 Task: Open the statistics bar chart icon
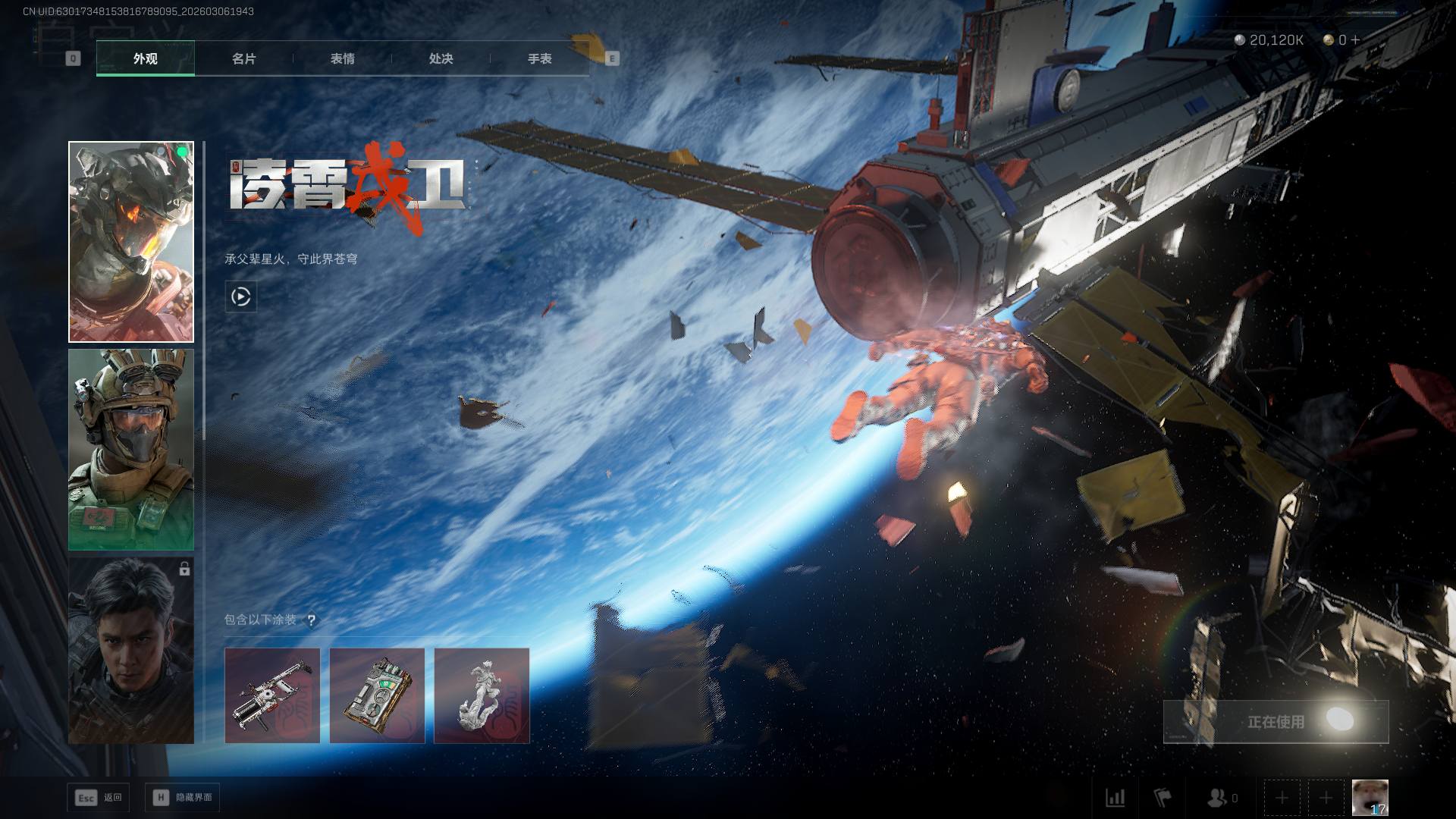click(1116, 798)
